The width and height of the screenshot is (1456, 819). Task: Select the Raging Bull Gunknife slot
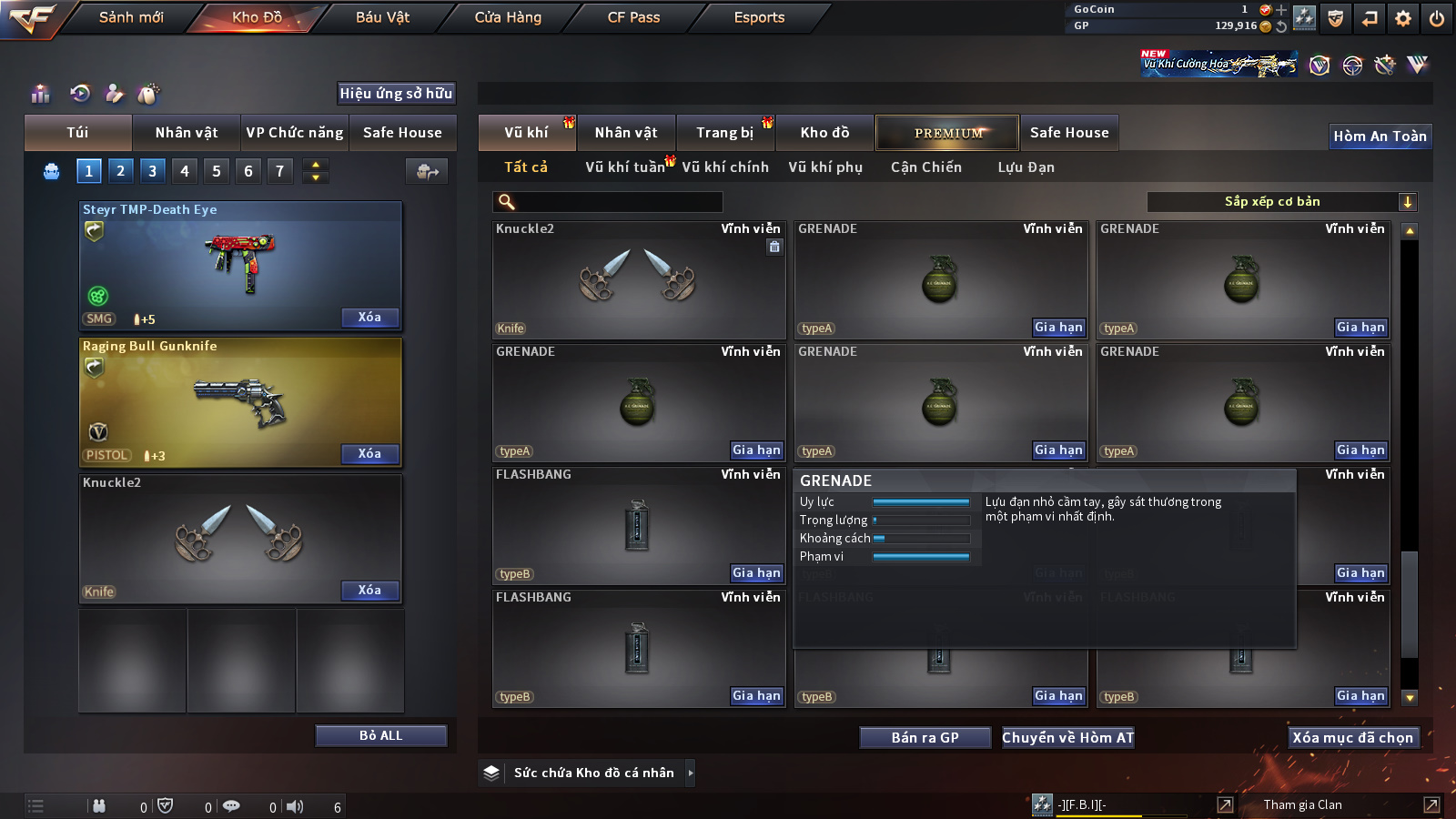tap(240, 402)
